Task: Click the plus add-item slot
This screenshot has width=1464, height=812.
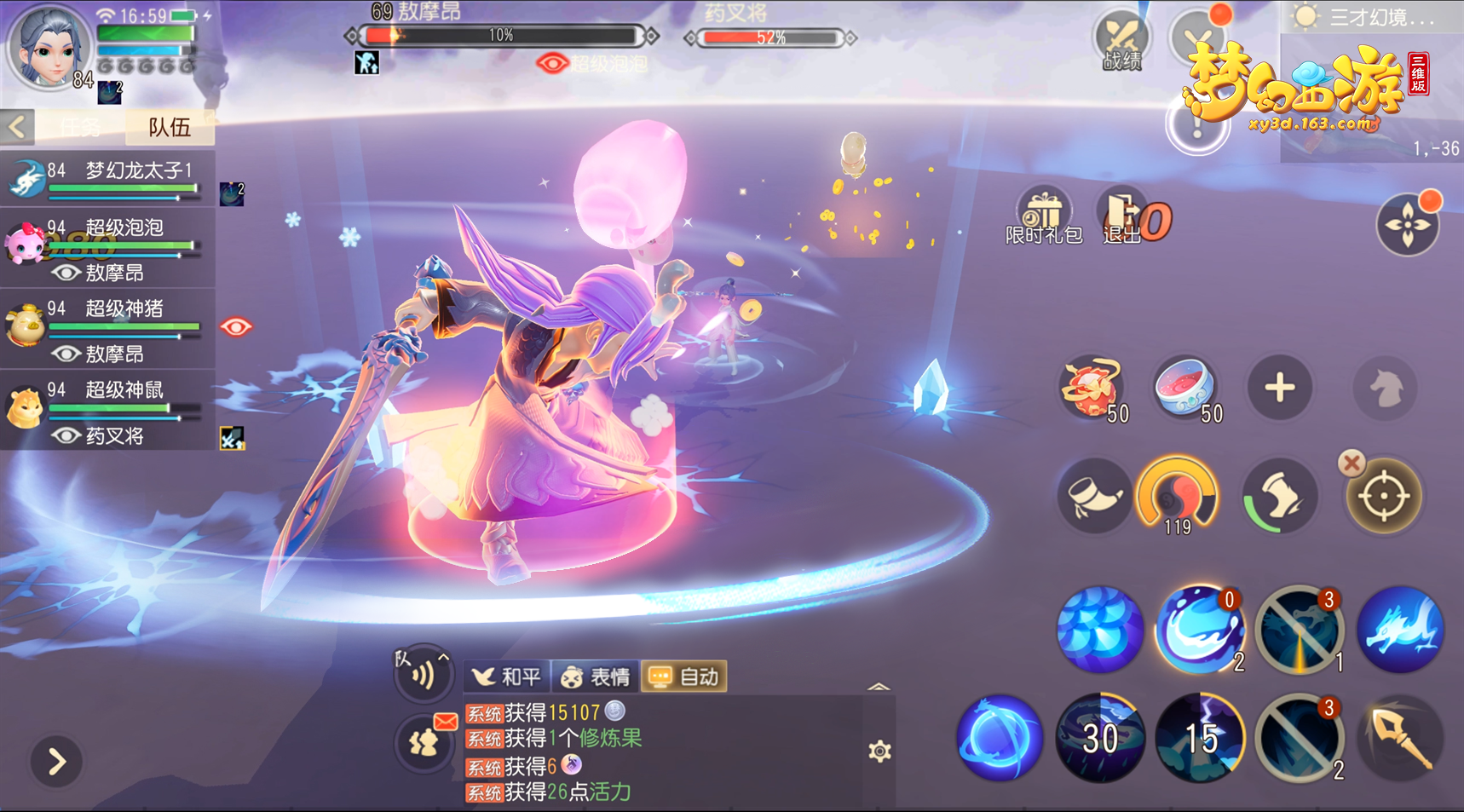Action: (1279, 389)
